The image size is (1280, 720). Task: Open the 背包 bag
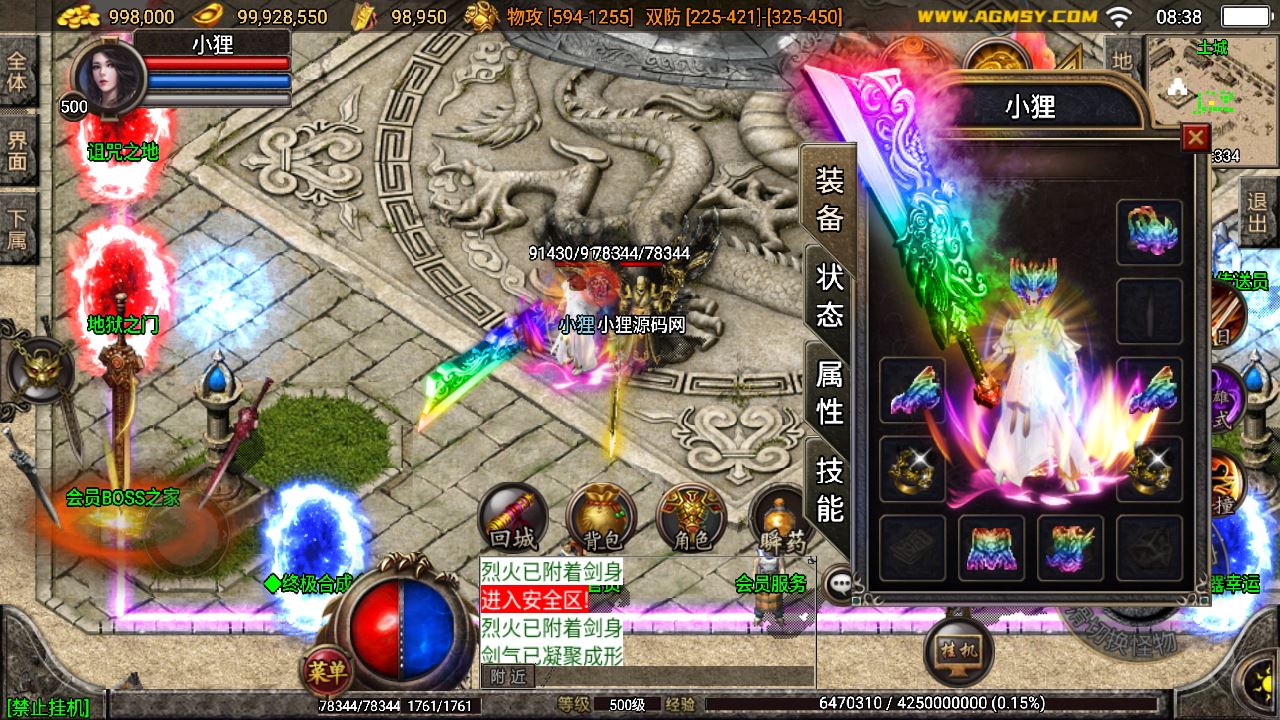[x=601, y=518]
